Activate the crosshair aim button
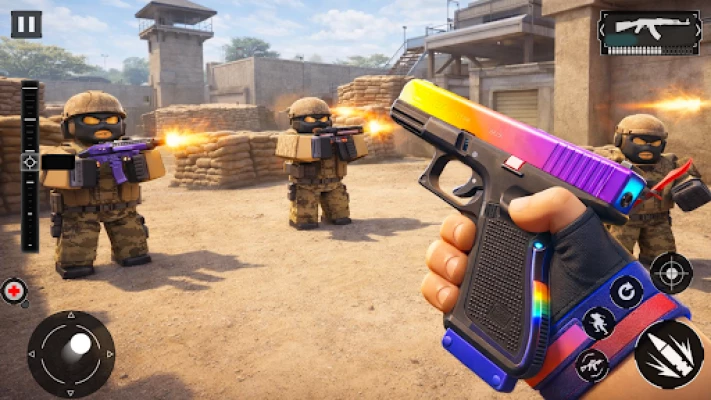The width and height of the screenshot is (711, 400). [x=670, y=272]
